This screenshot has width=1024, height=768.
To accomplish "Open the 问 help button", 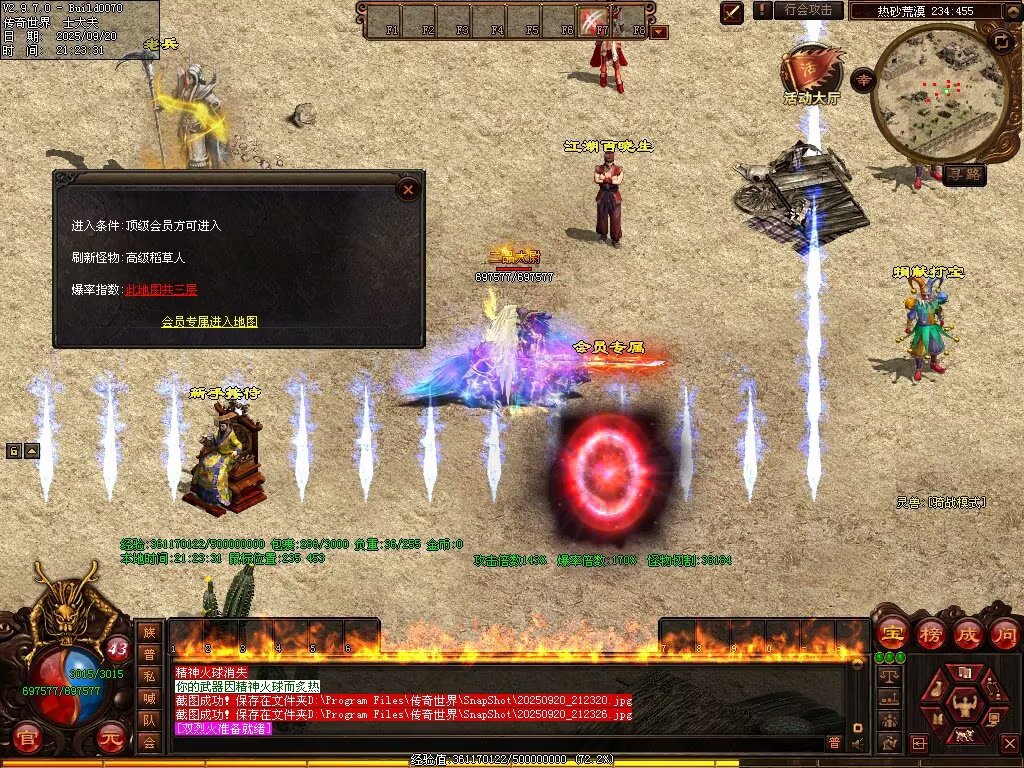I will (1005, 633).
